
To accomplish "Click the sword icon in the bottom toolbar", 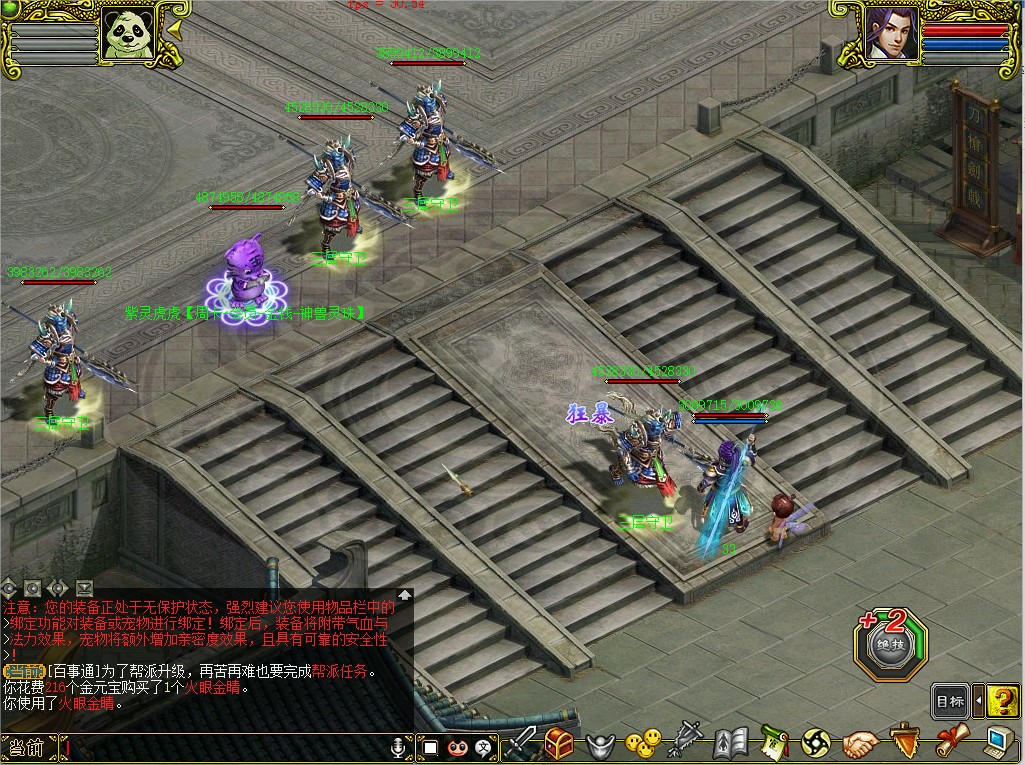I will 521,743.
